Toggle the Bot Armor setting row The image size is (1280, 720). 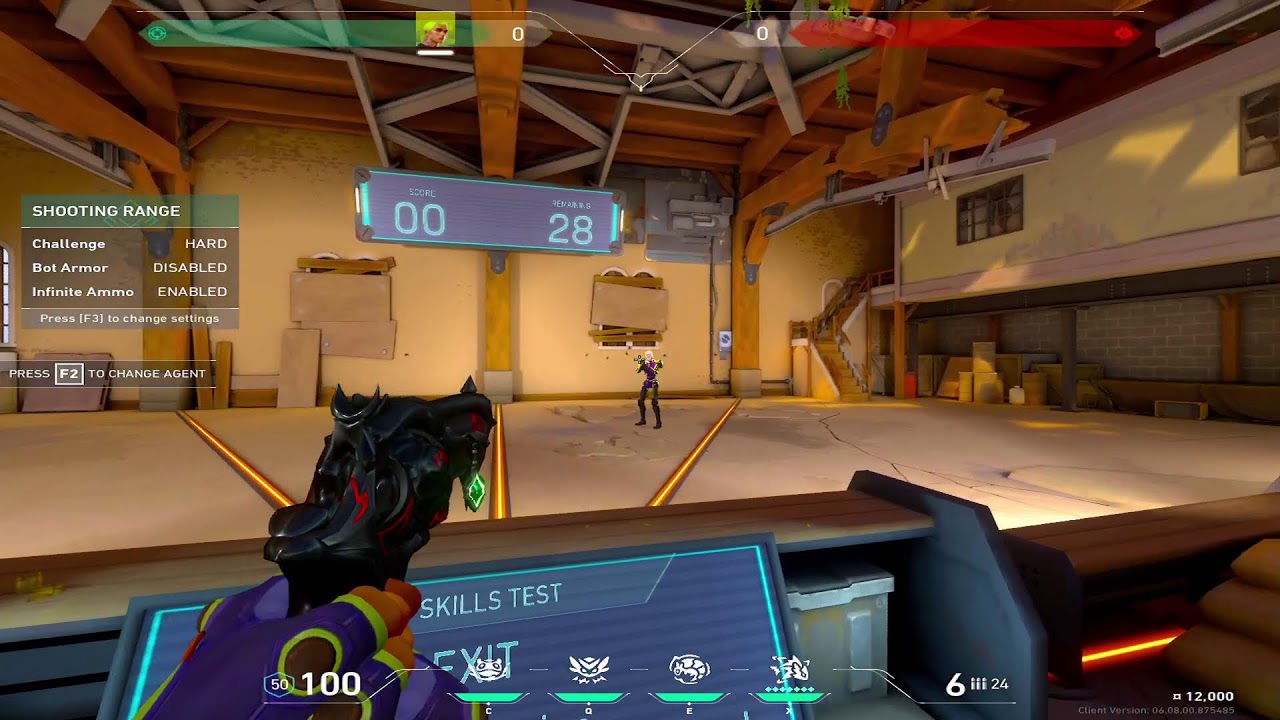[x=129, y=268]
